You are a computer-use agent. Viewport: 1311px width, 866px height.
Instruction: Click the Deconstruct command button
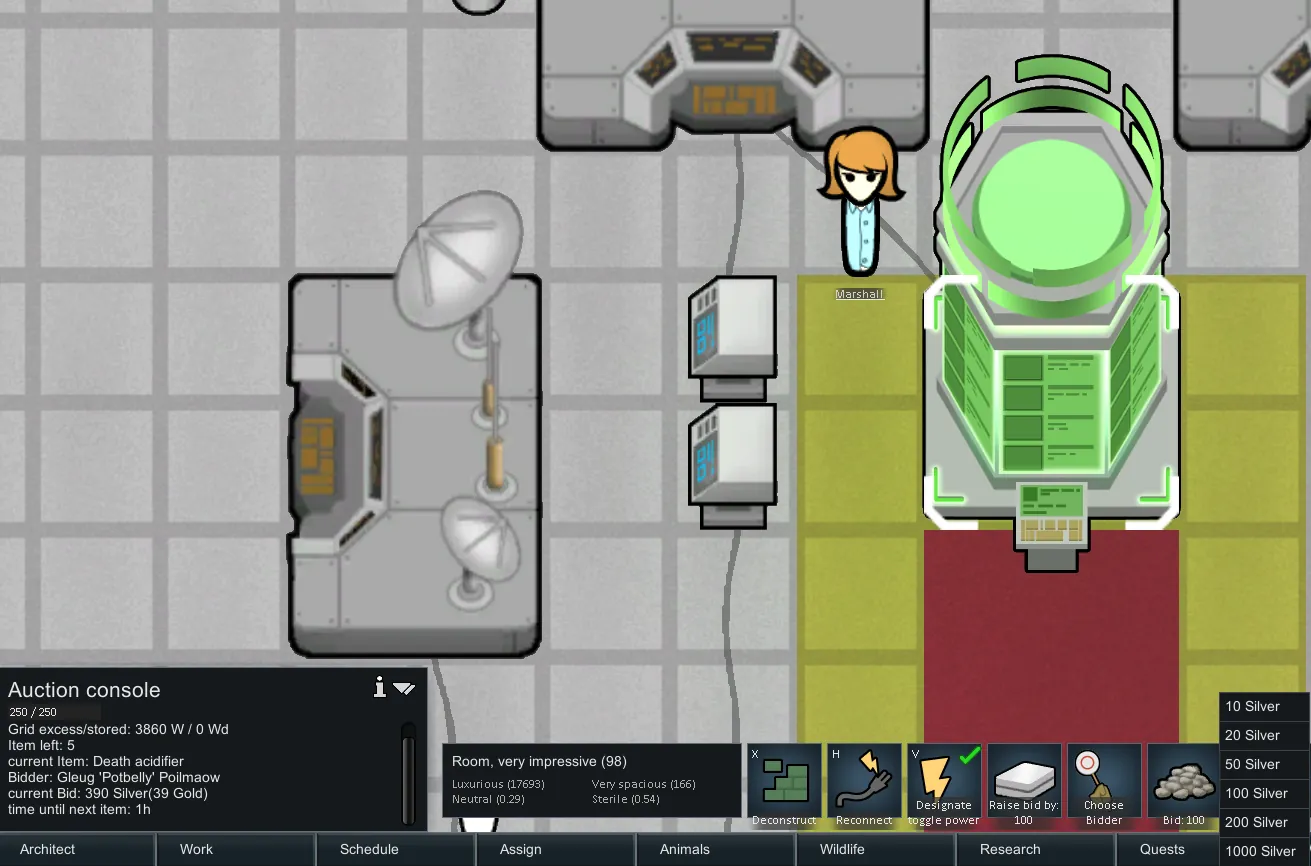tap(785, 786)
